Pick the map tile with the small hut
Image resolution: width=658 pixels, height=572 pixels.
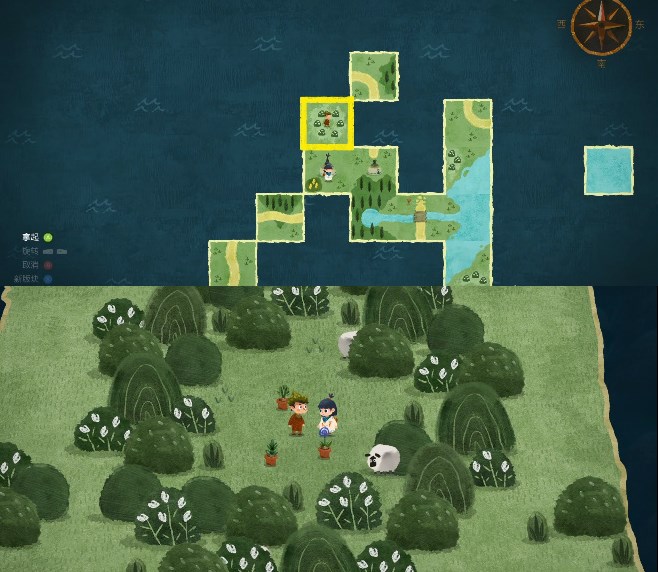(374, 170)
